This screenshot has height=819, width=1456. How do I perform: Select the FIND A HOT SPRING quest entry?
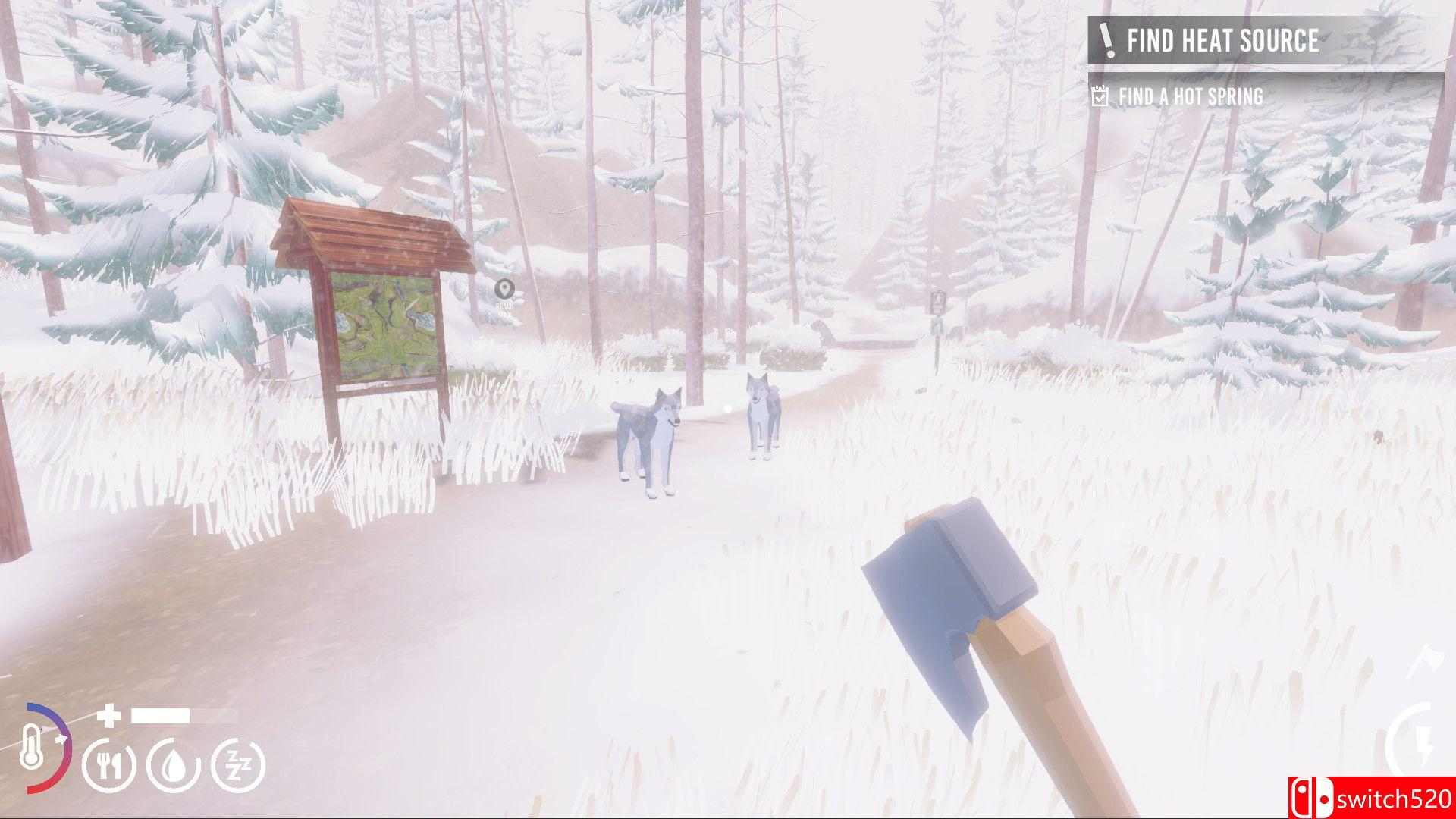pyautogui.click(x=1189, y=96)
